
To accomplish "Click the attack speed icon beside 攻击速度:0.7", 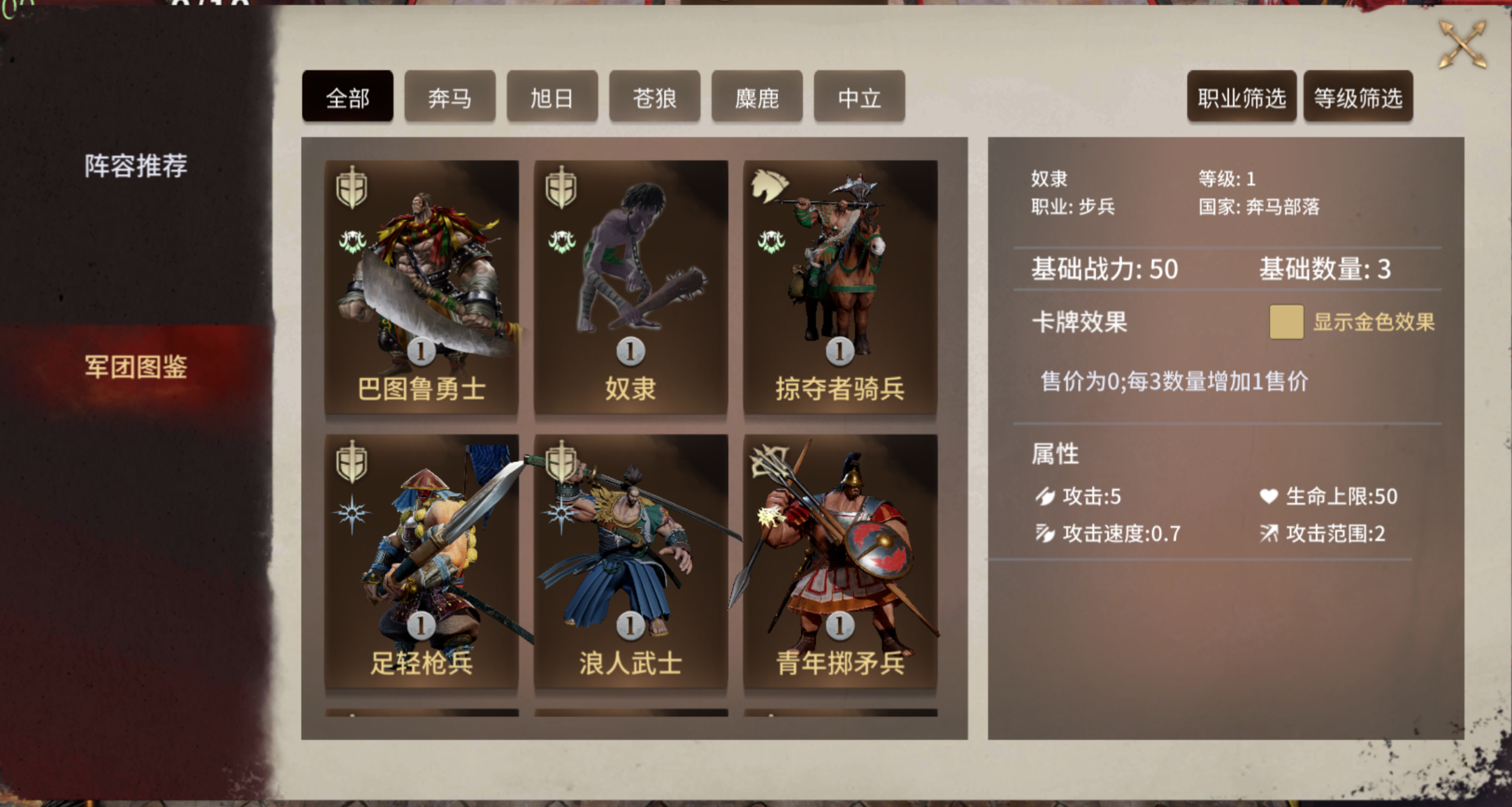I will pyautogui.click(x=1044, y=535).
